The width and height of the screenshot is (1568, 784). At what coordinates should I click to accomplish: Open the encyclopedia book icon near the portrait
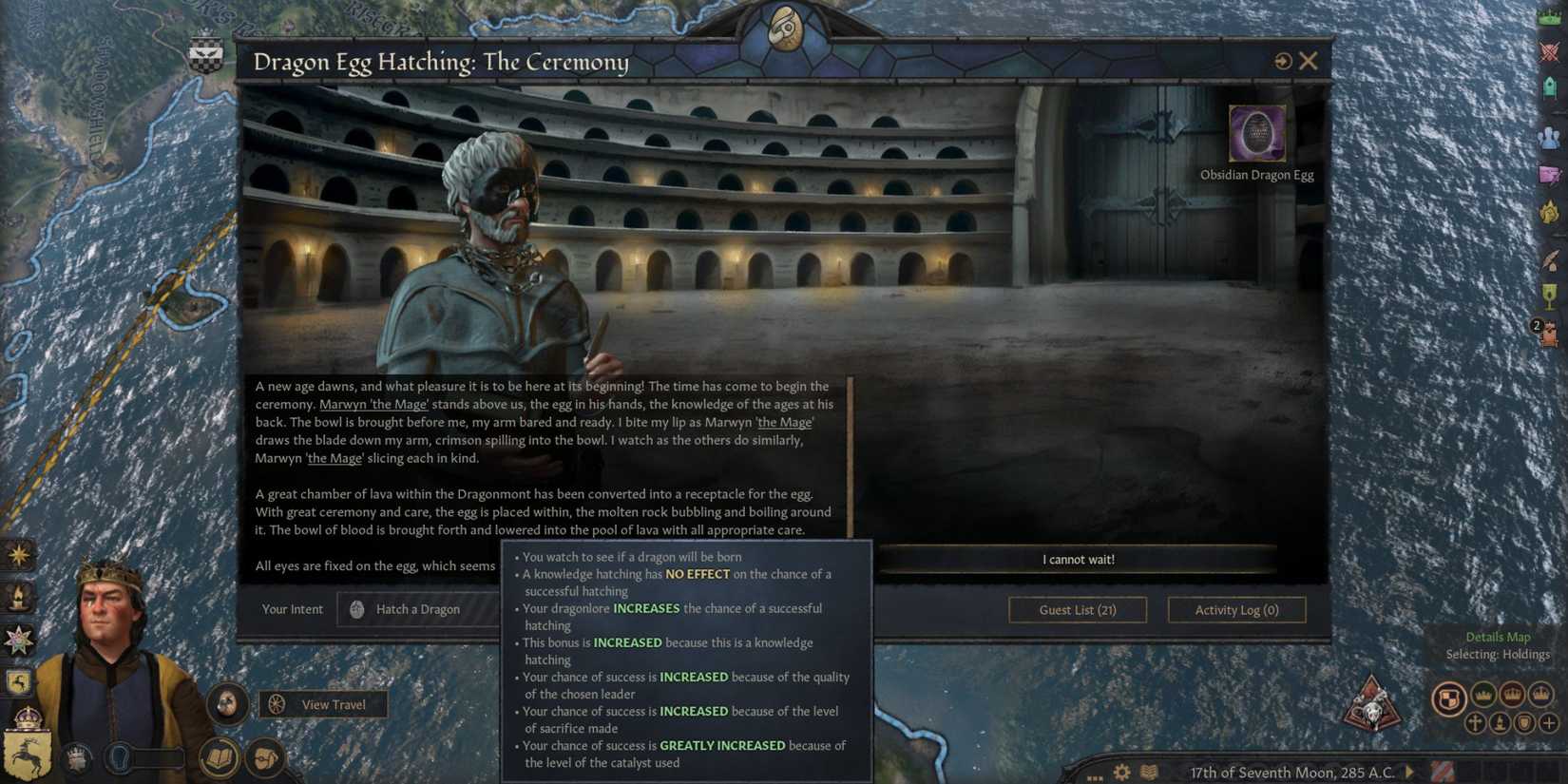click(x=219, y=758)
